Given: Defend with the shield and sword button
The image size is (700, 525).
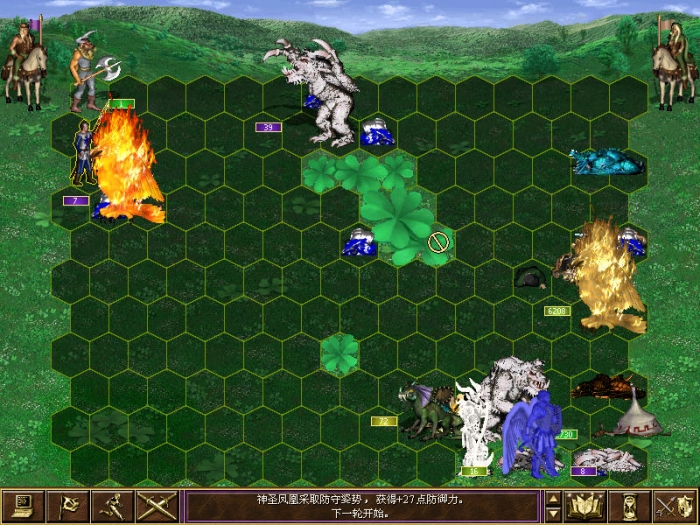Looking at the screenshot, I should (x=675, y=506).
